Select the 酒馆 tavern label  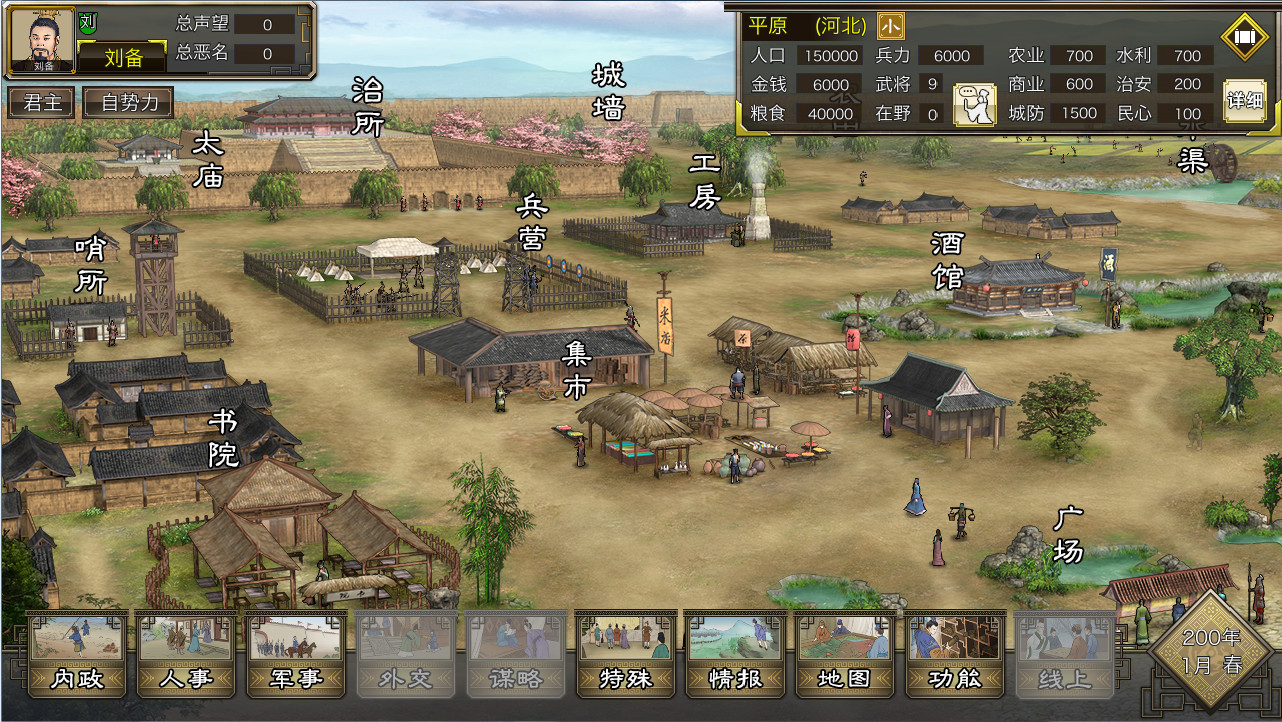947,259
